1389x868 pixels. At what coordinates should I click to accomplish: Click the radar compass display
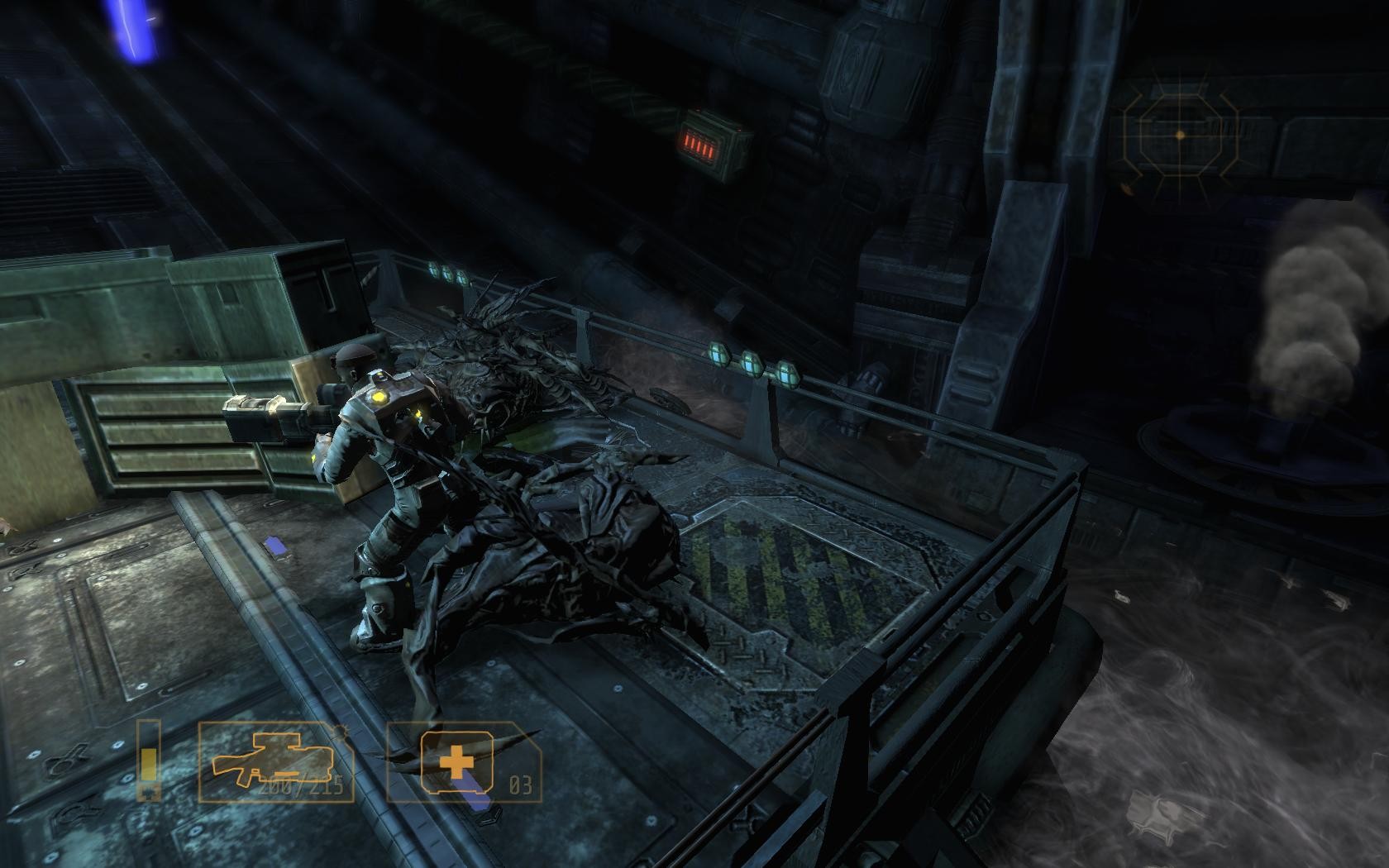click(x=1180, y=135)
